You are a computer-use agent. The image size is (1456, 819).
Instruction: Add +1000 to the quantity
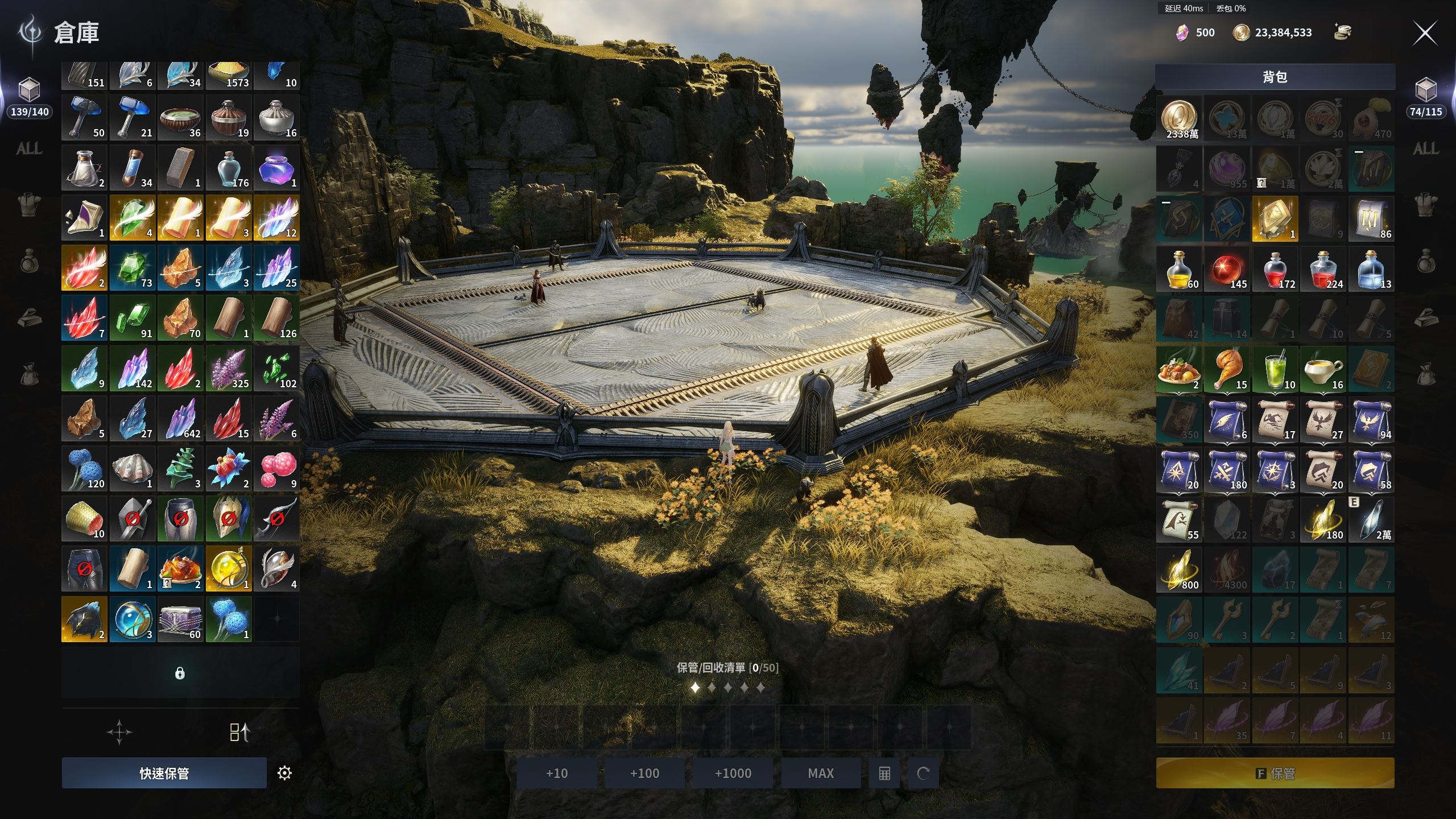click(x=733, y=773)
